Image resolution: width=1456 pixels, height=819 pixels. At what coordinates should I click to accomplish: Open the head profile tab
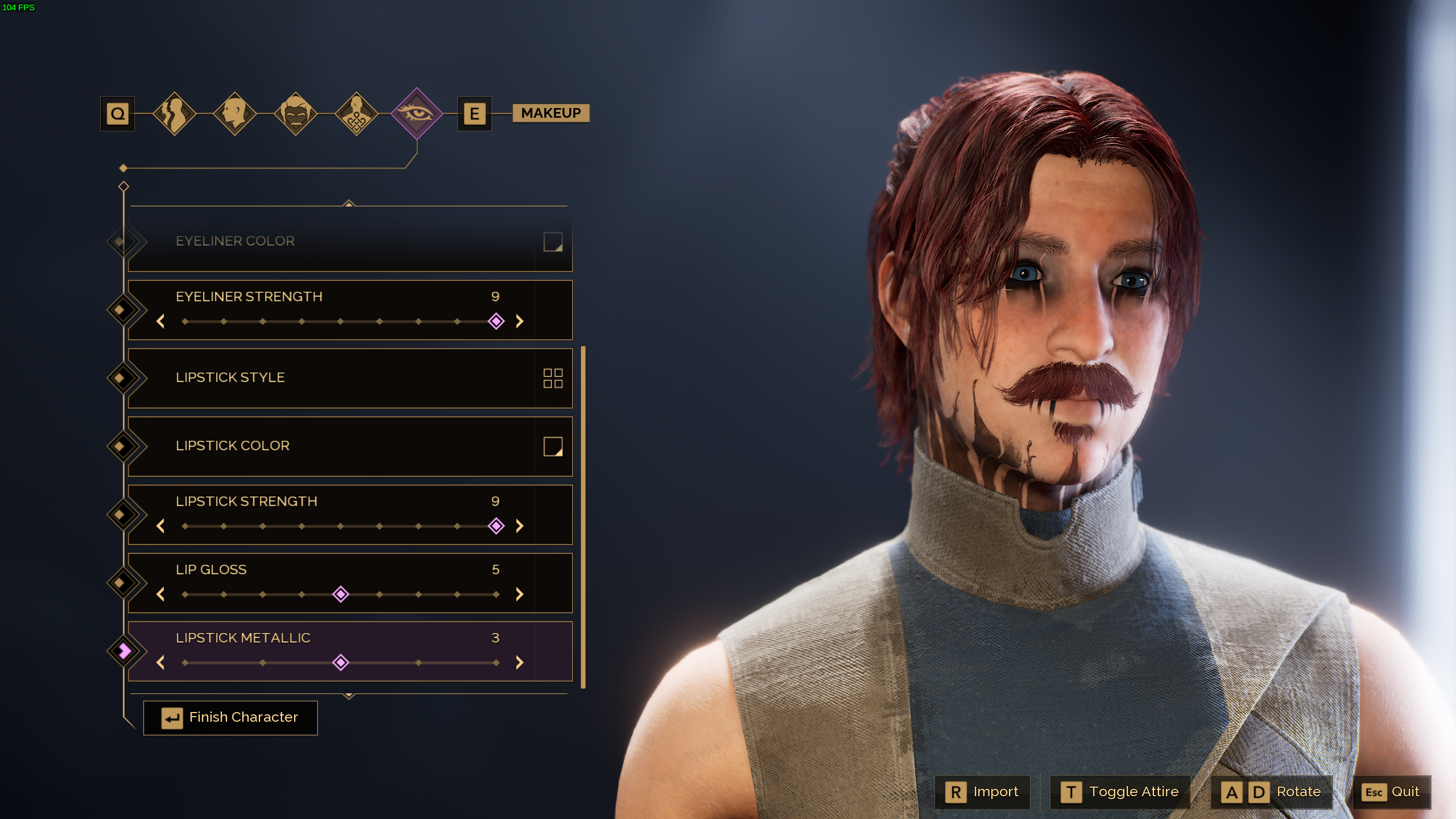(x=235, y=114)
